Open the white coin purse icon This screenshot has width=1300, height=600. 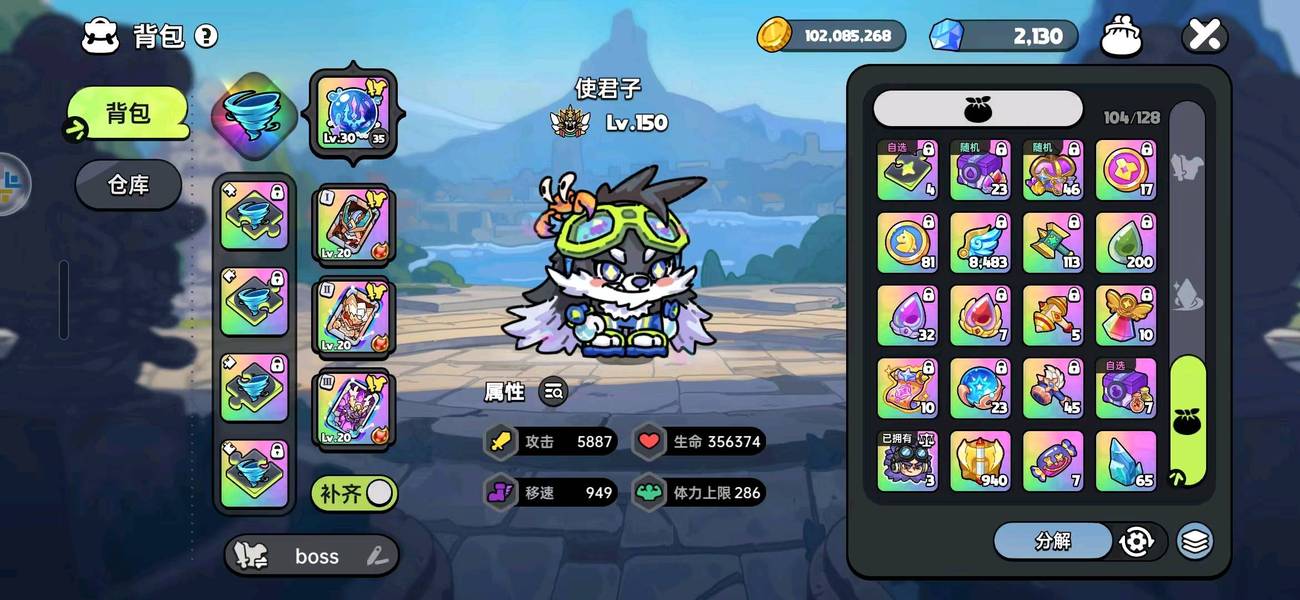1121,37
